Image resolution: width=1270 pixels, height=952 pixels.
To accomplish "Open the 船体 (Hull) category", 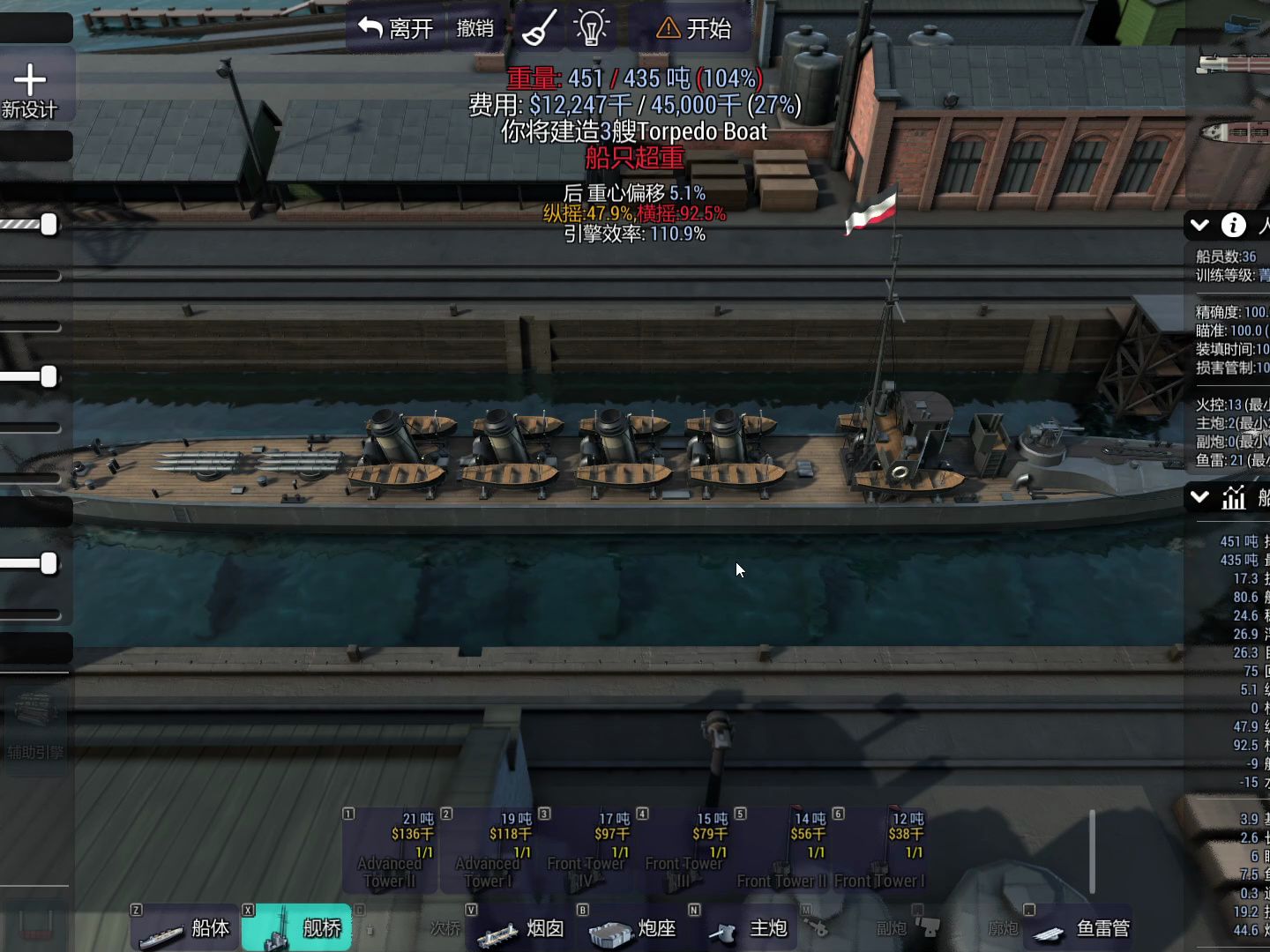I will tap(185, 928).
